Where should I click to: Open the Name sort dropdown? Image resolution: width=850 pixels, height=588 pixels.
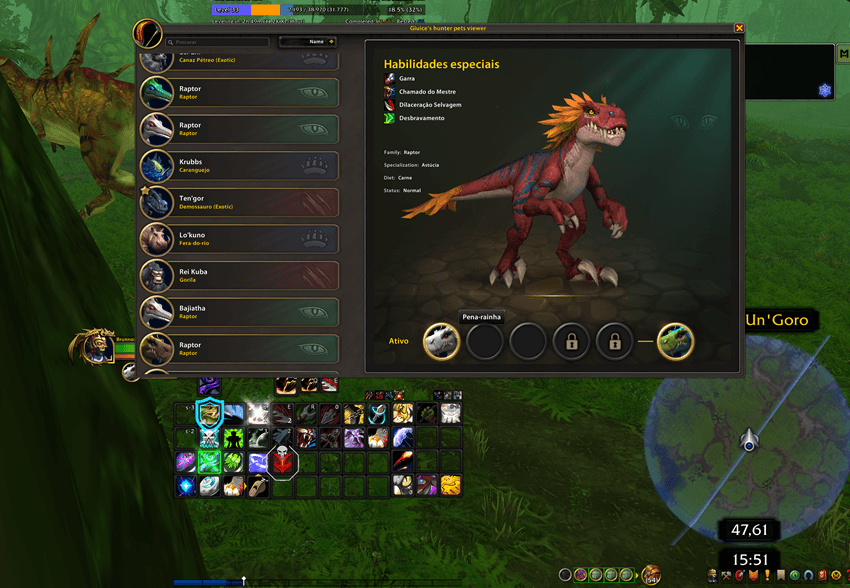click(x=307, y=42)
